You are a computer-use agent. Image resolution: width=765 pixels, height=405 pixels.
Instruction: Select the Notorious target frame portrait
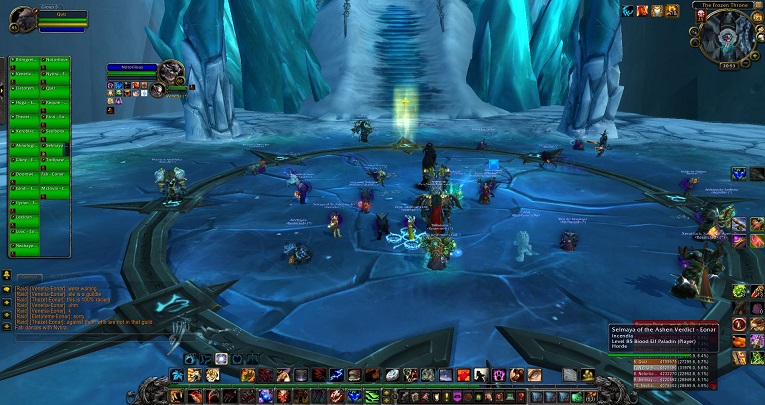(171, 73)
